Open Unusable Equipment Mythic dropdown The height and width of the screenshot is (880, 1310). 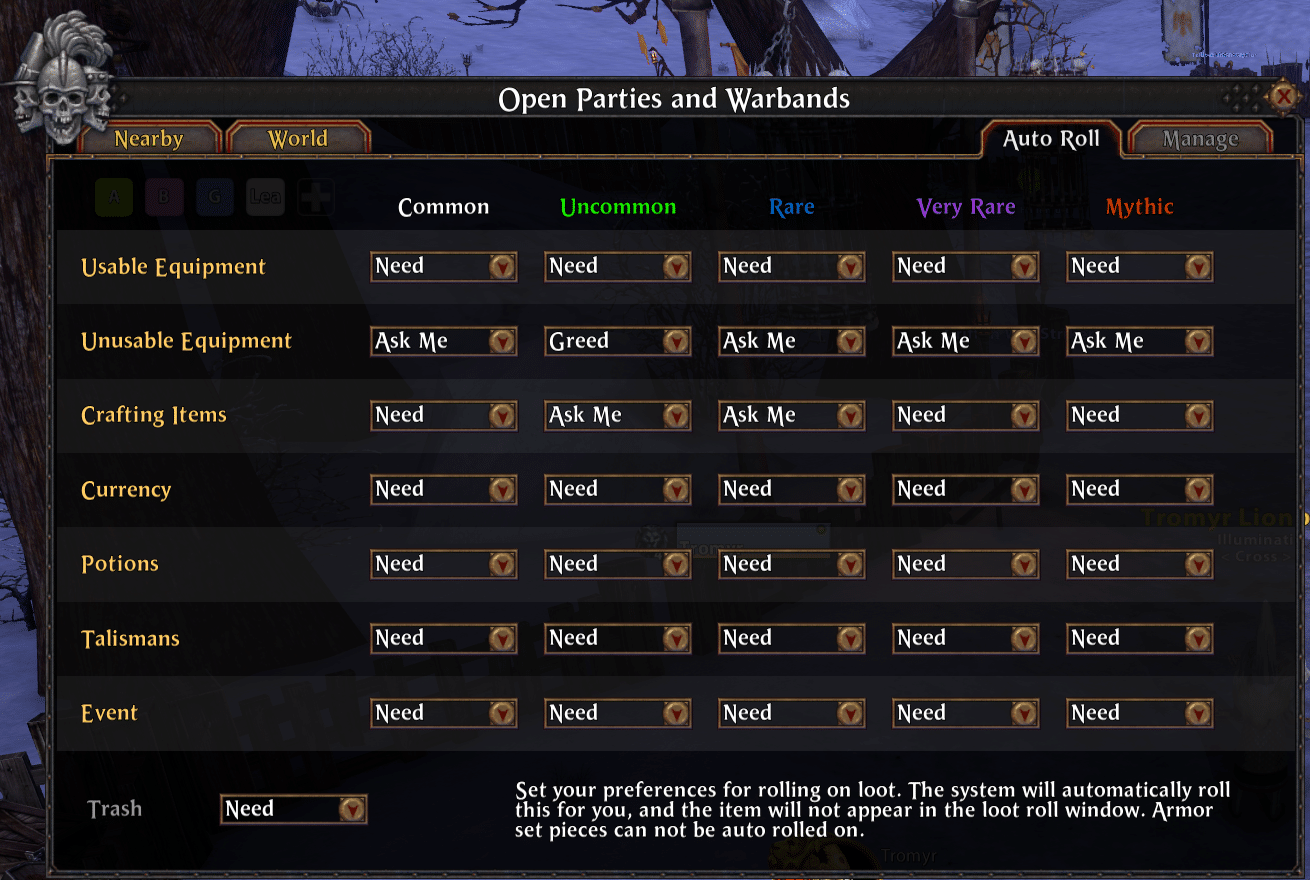(1198, 341)
